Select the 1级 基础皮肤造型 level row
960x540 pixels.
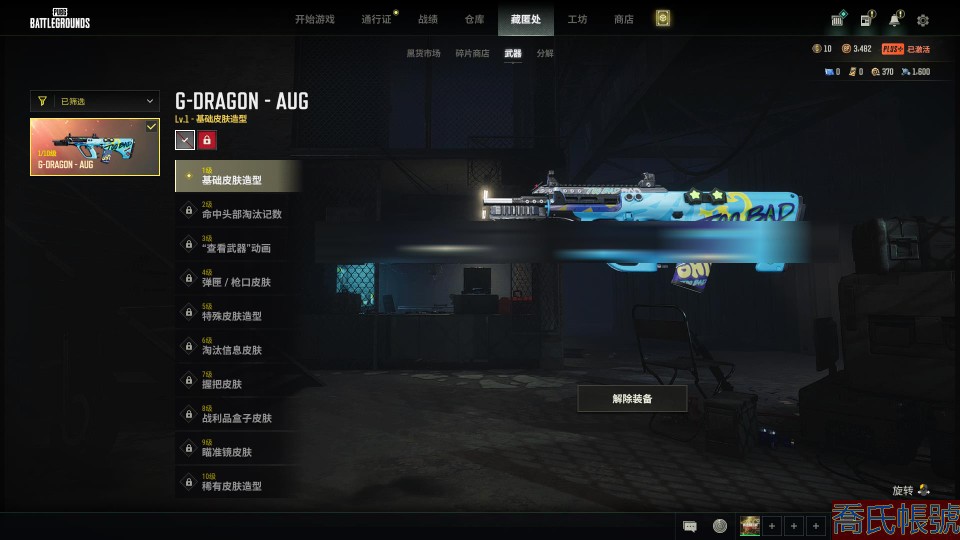pyautogui.click(x=238, y=176)
